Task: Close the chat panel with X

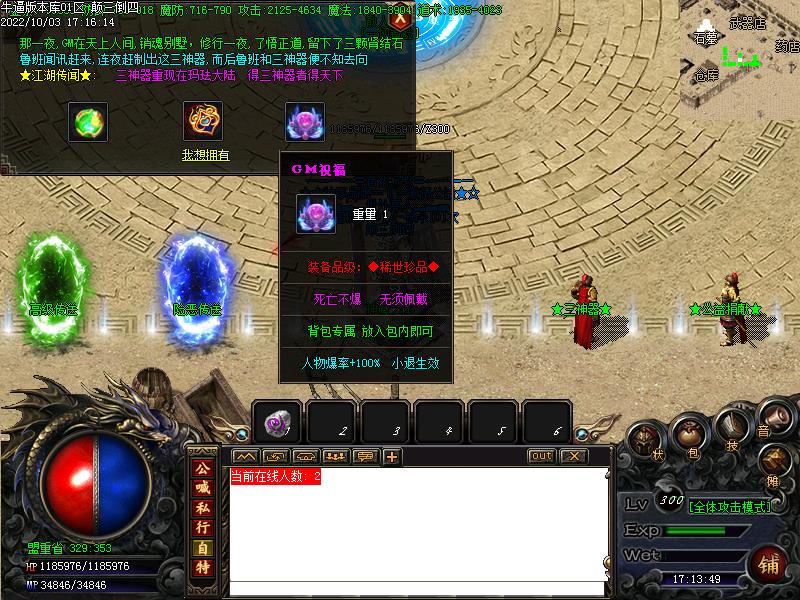Action: pyautogui.click(x=572, y=456)
